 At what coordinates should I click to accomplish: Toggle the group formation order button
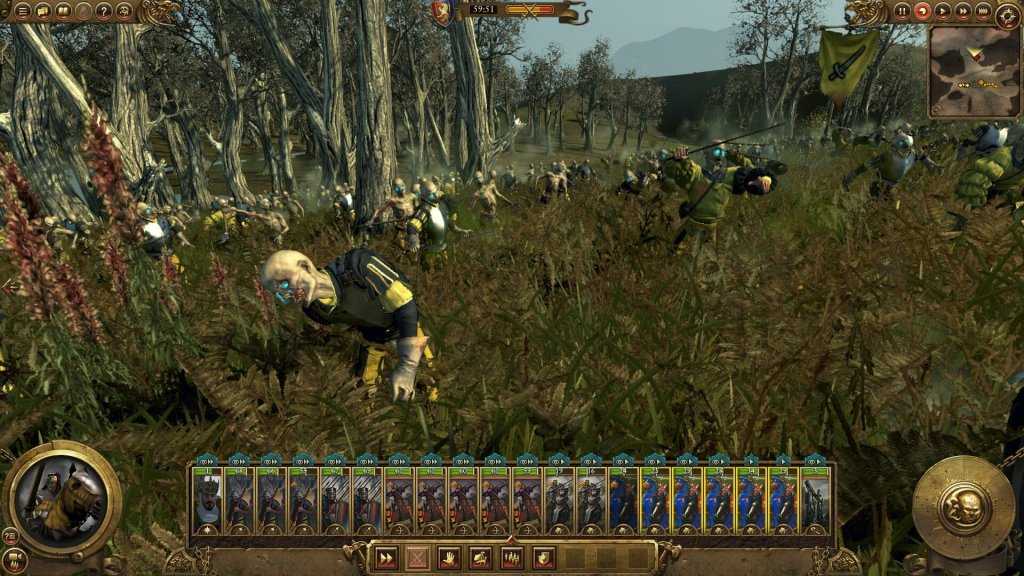pyautogui.click(x=512, y=559)
